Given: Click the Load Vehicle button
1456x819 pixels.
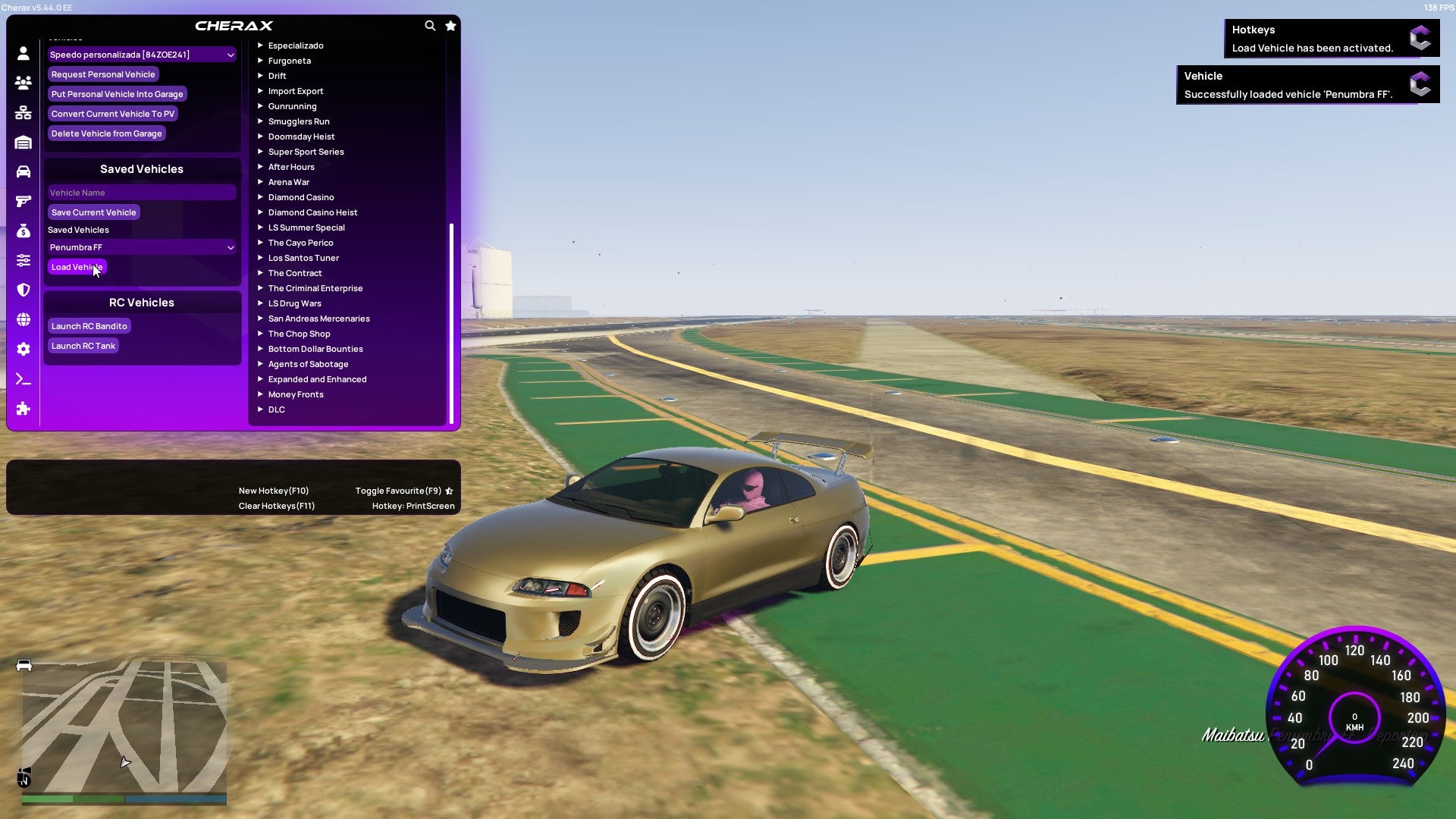Looking at the screenshot, I should pos(77,267).
